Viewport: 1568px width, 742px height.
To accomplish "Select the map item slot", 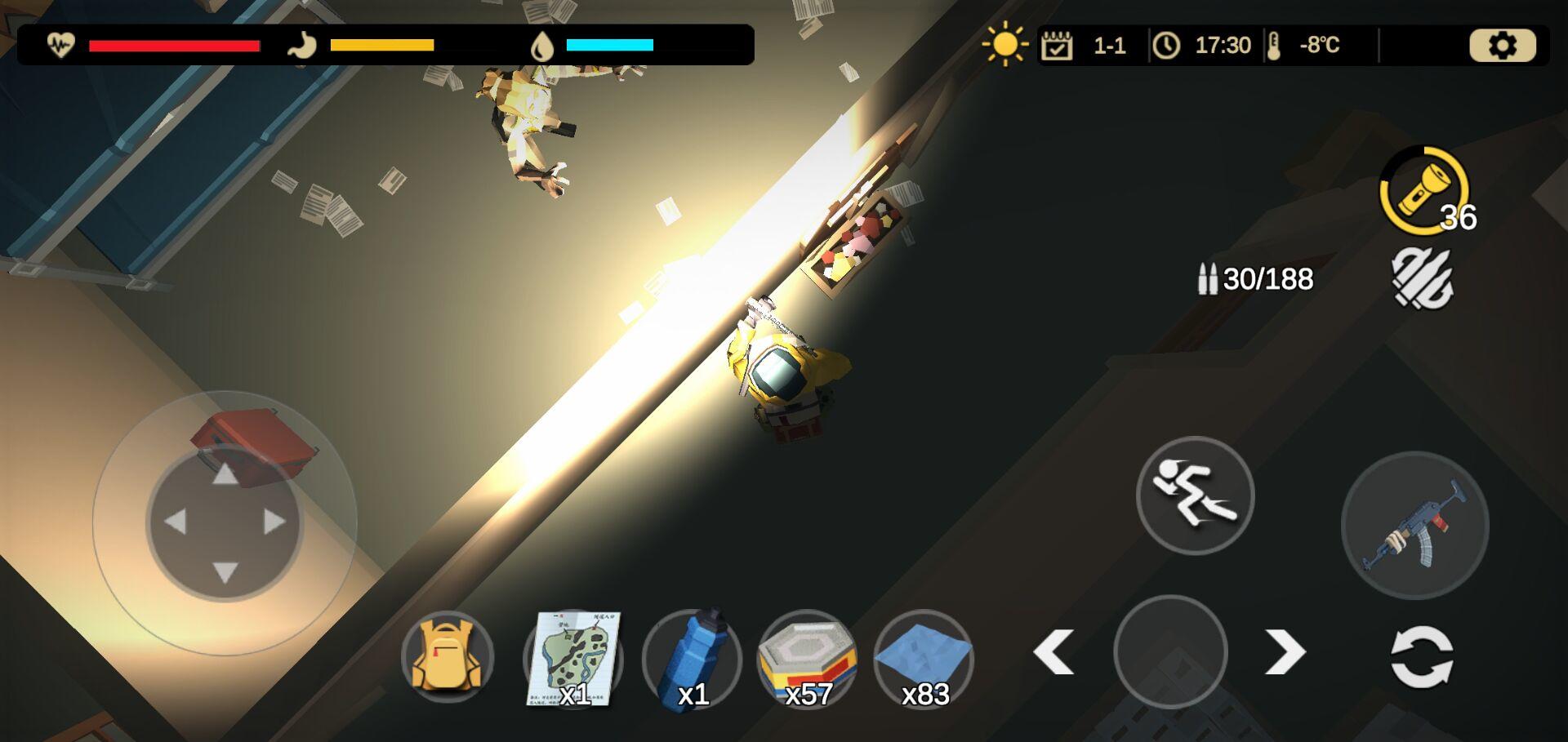I will tap(573, 658).
